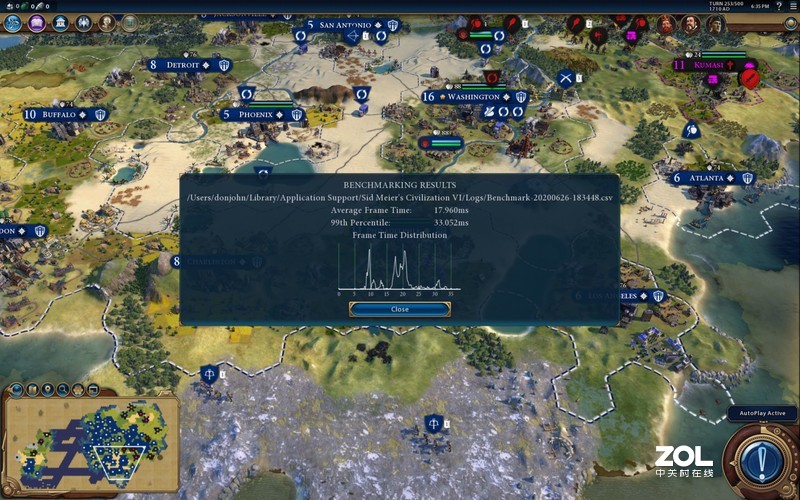Open the government panel button
The width and height of the screenshot is (800, 500).
pyautogui.click(x=62, y=22)
